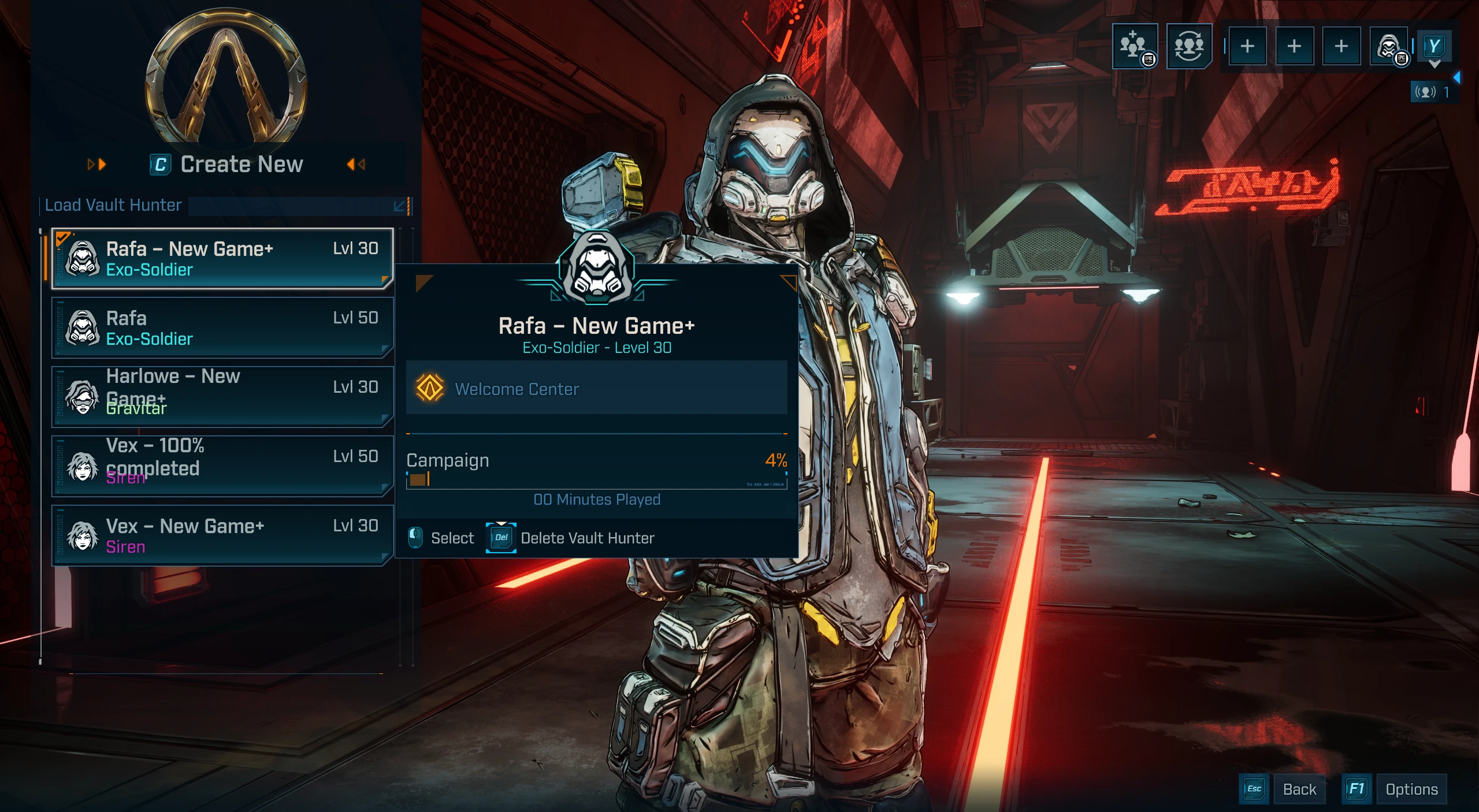Delete the selected Vault Hunter

[571, 538]
